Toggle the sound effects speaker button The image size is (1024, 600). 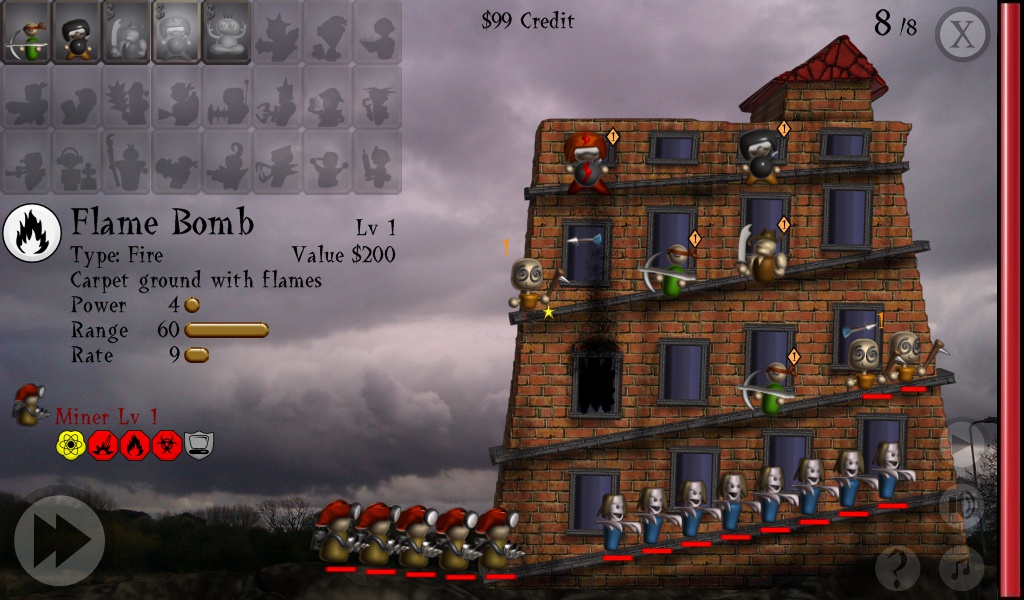pyautogui.click(x=963, y=505)
